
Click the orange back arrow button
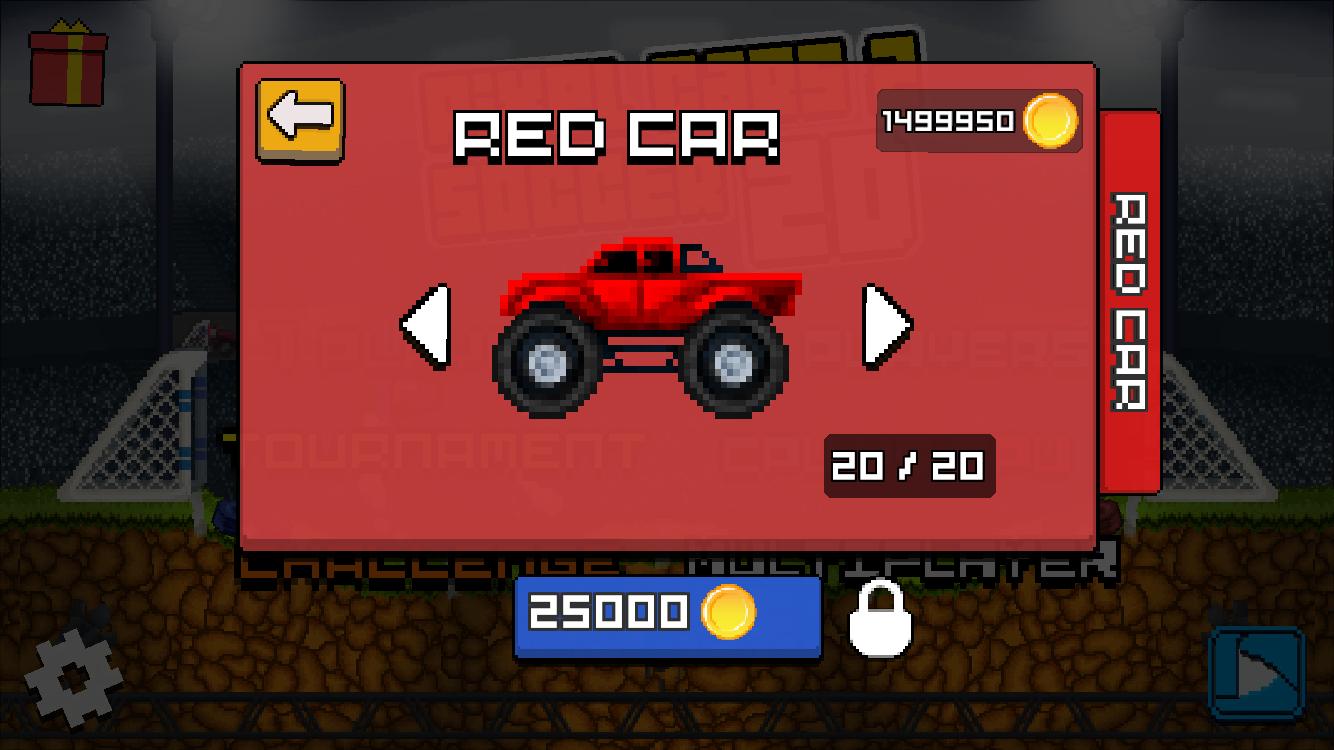299,119
